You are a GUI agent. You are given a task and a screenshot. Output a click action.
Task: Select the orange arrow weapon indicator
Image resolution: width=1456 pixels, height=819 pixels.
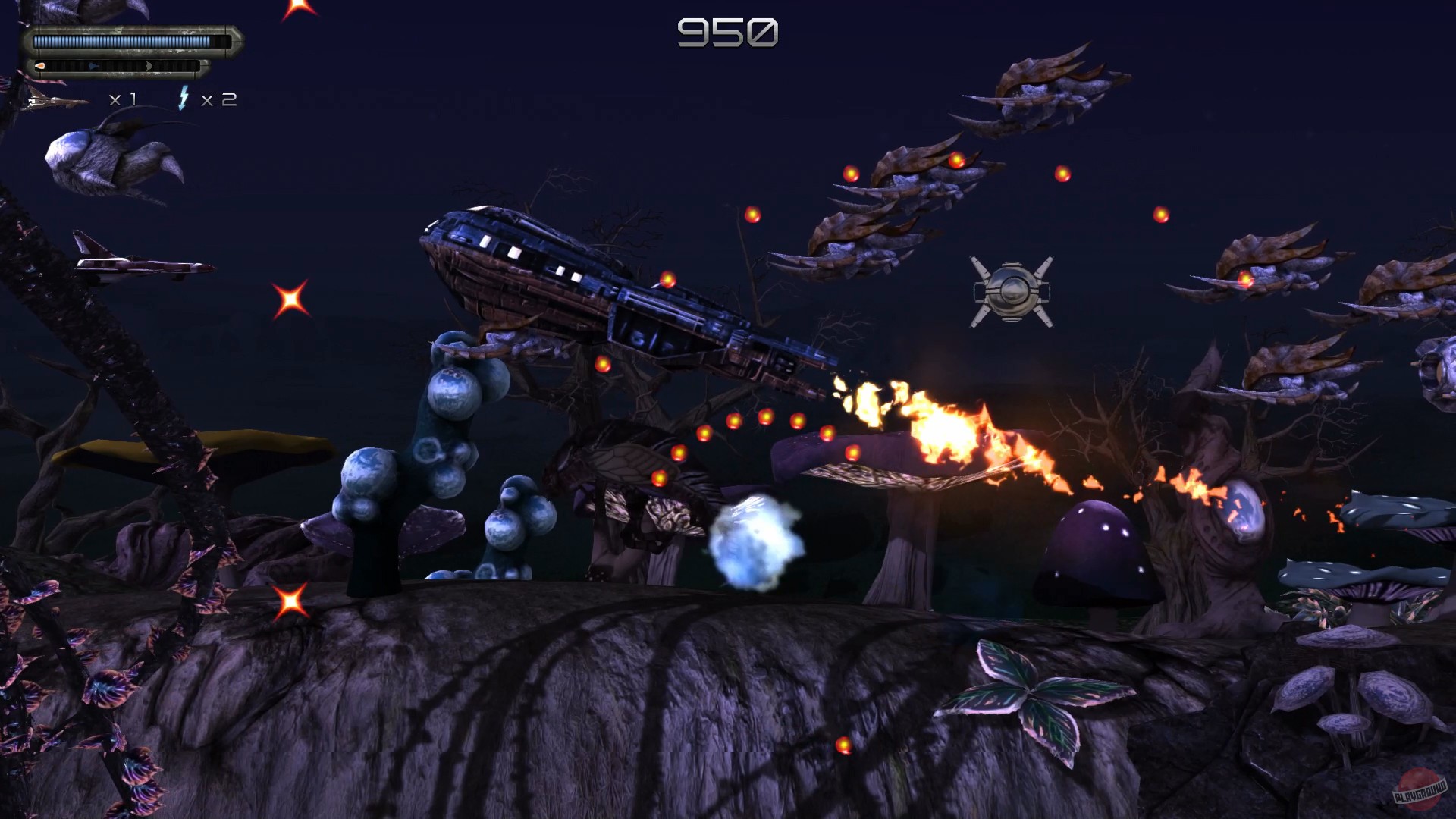click(39, 66)
